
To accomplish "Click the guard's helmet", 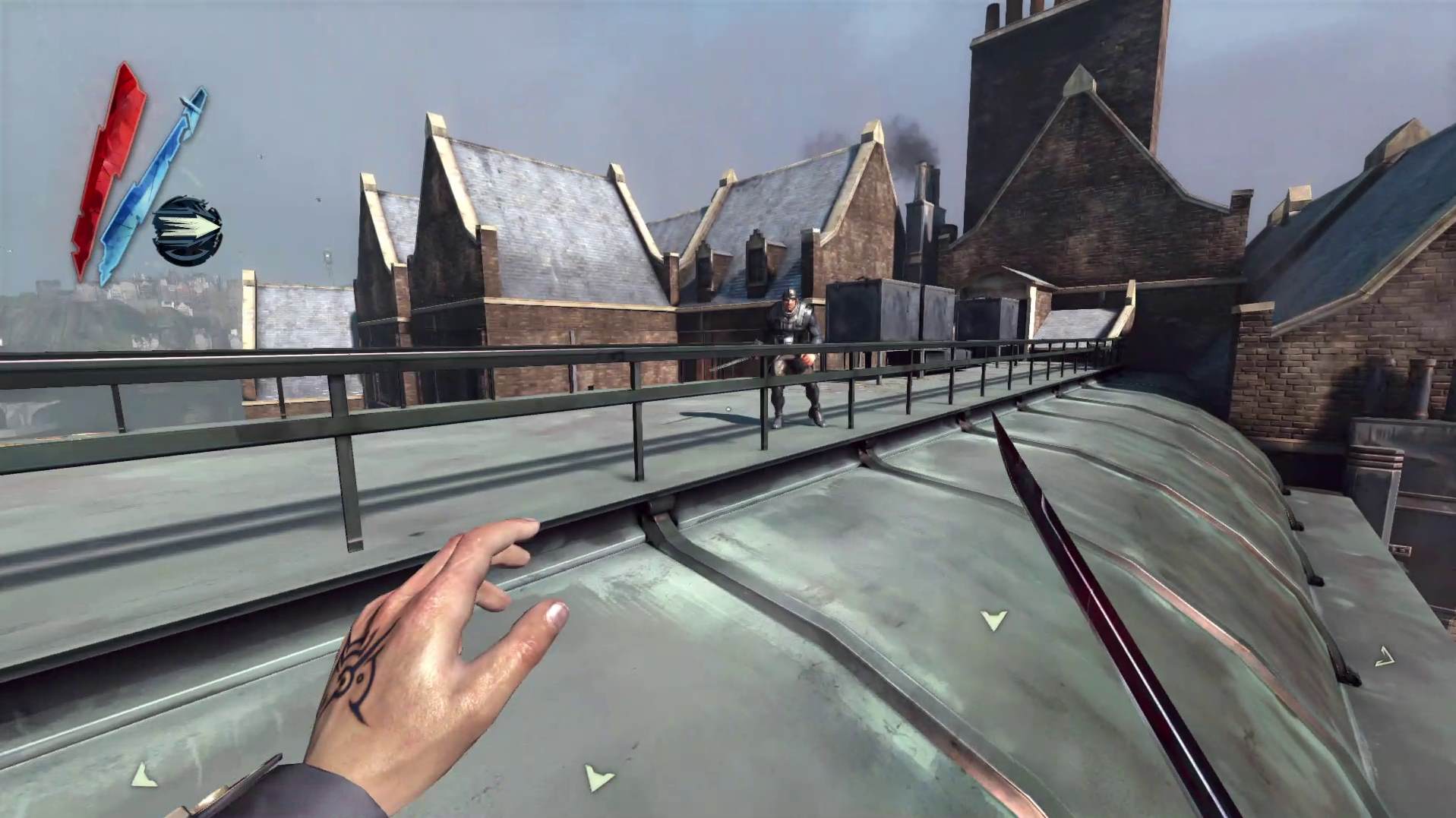I will click(x=790, y=296).
